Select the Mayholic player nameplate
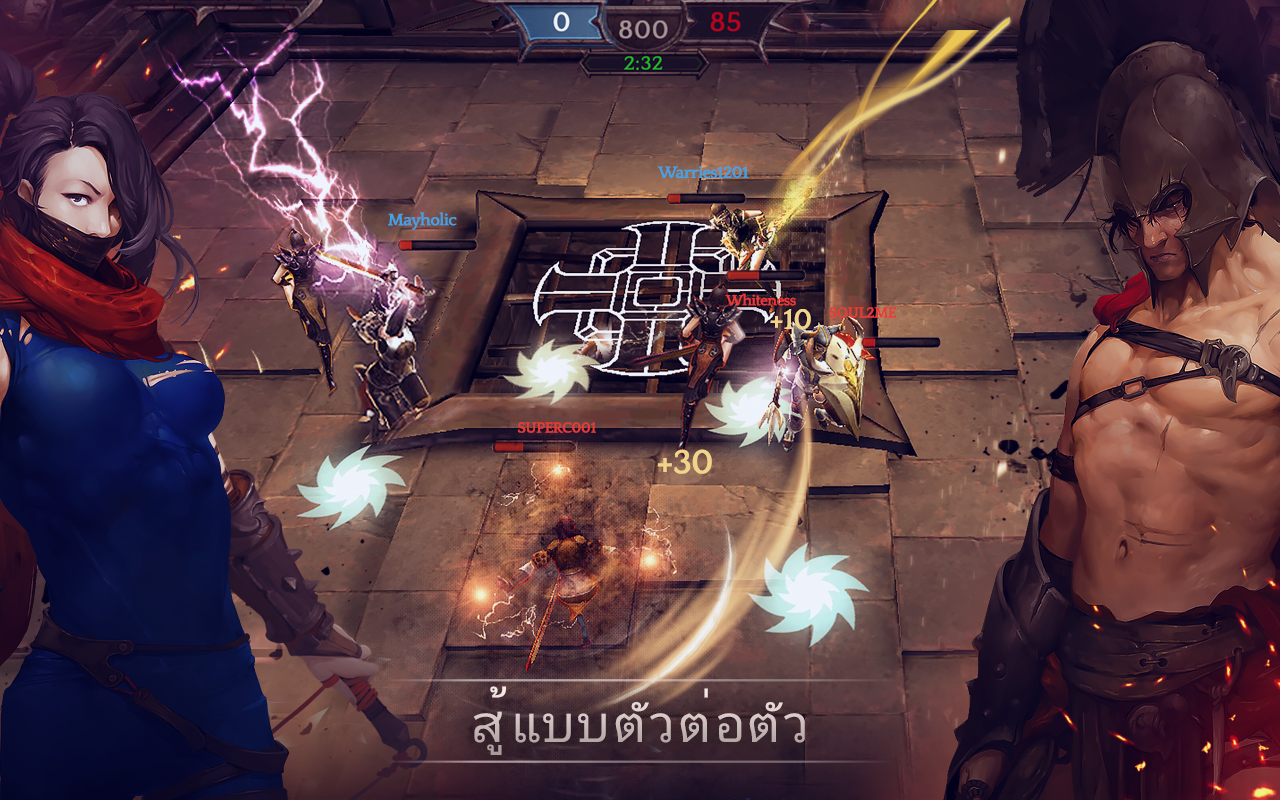Viewport: 1280px width, 800px height. click(421, 221)
